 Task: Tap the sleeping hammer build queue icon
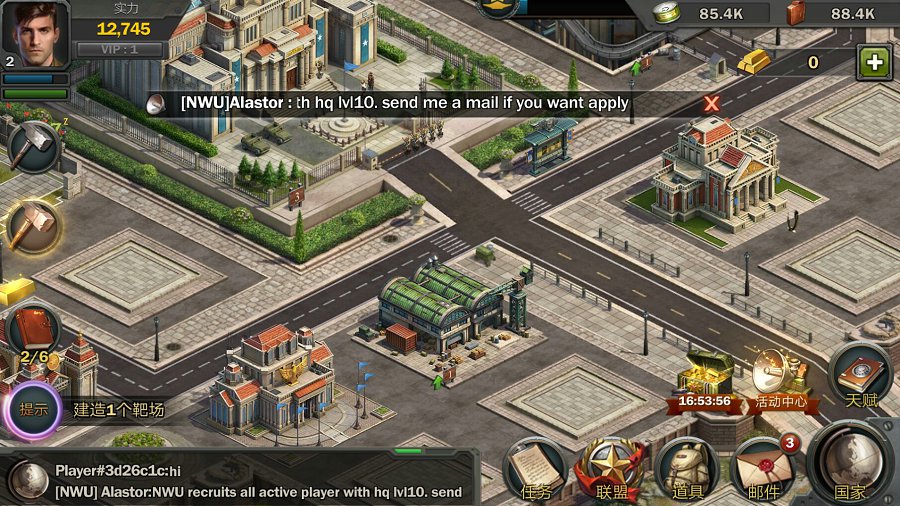coord(32,146)
